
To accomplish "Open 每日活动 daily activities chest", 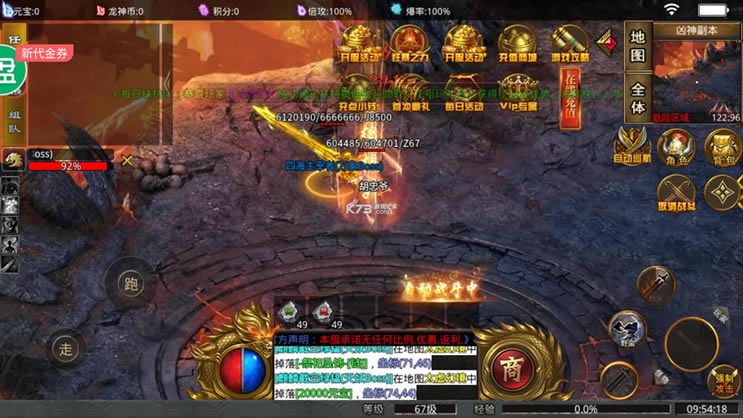I will (x=463, y=92).
